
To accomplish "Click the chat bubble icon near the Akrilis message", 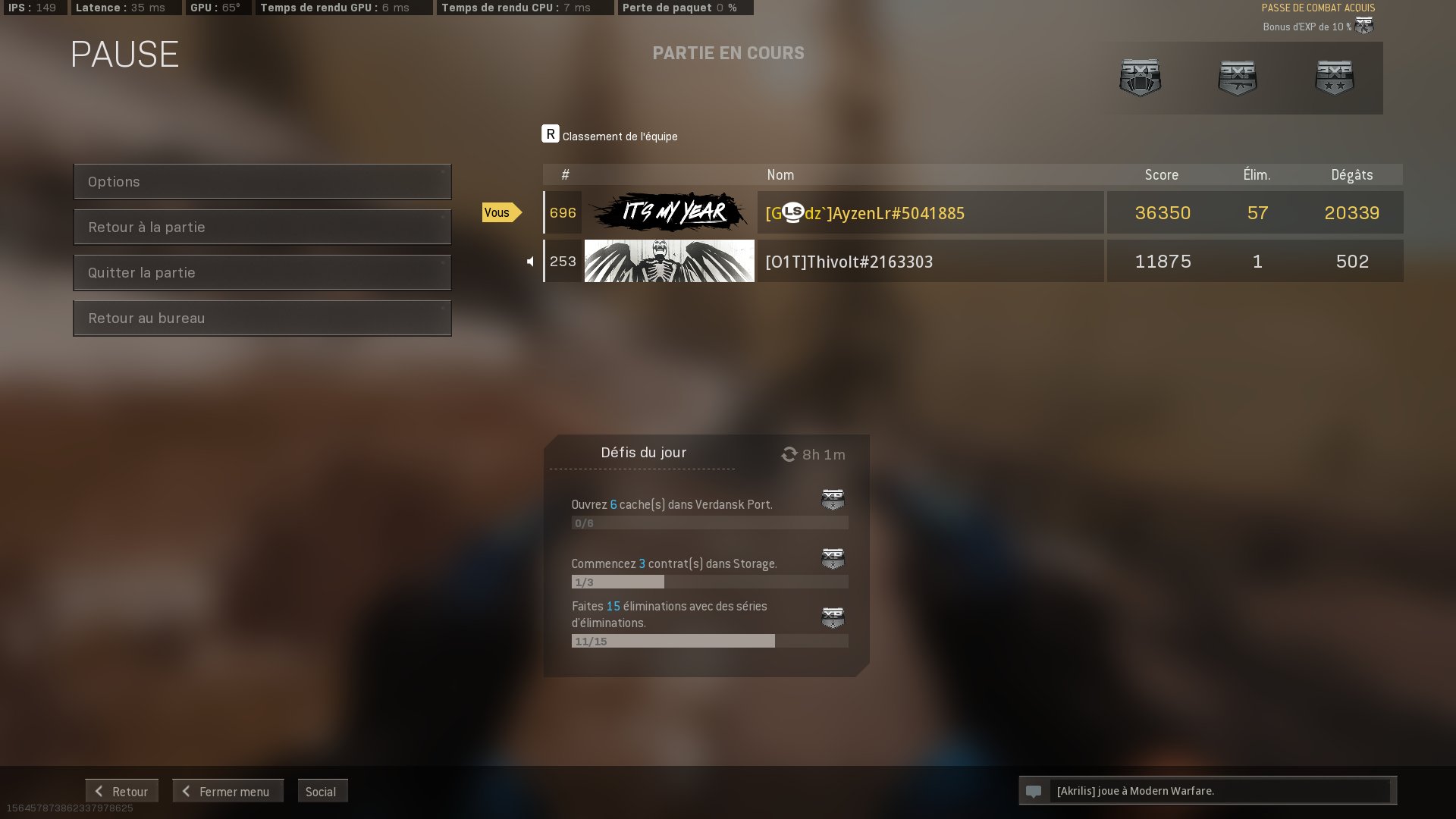I will tap(1034, 791).
